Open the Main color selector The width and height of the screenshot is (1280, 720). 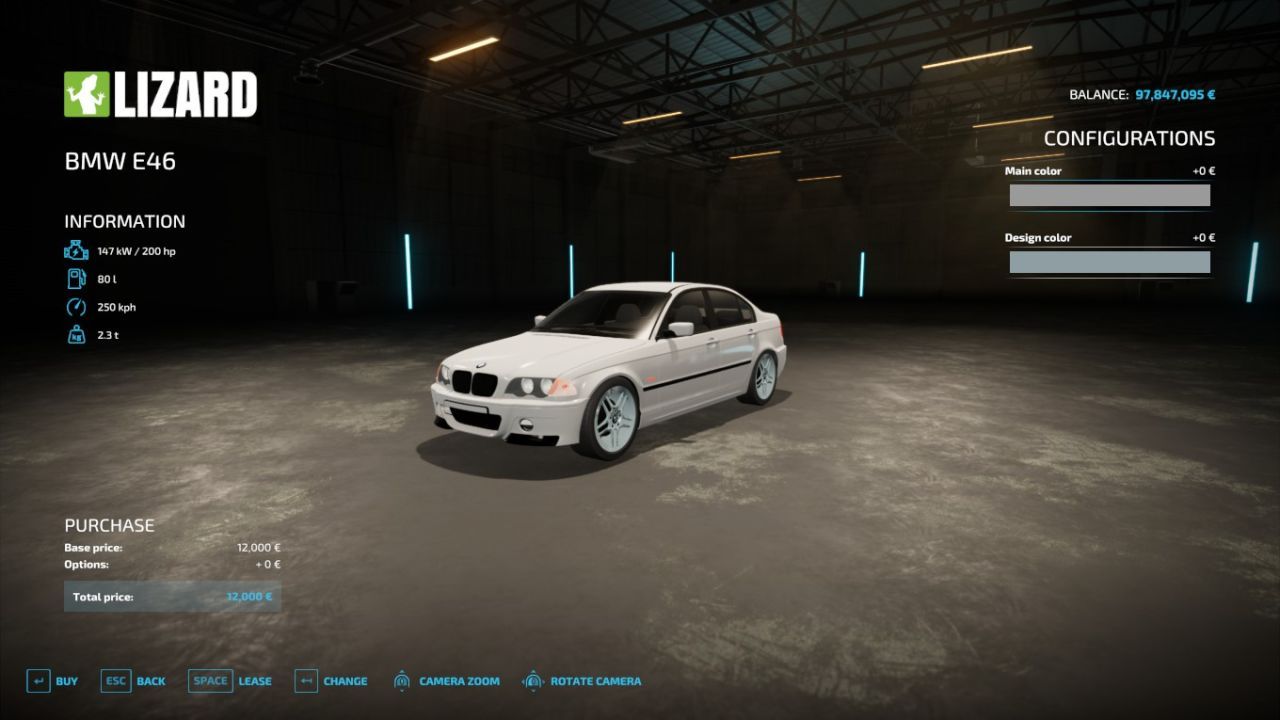1110,193
